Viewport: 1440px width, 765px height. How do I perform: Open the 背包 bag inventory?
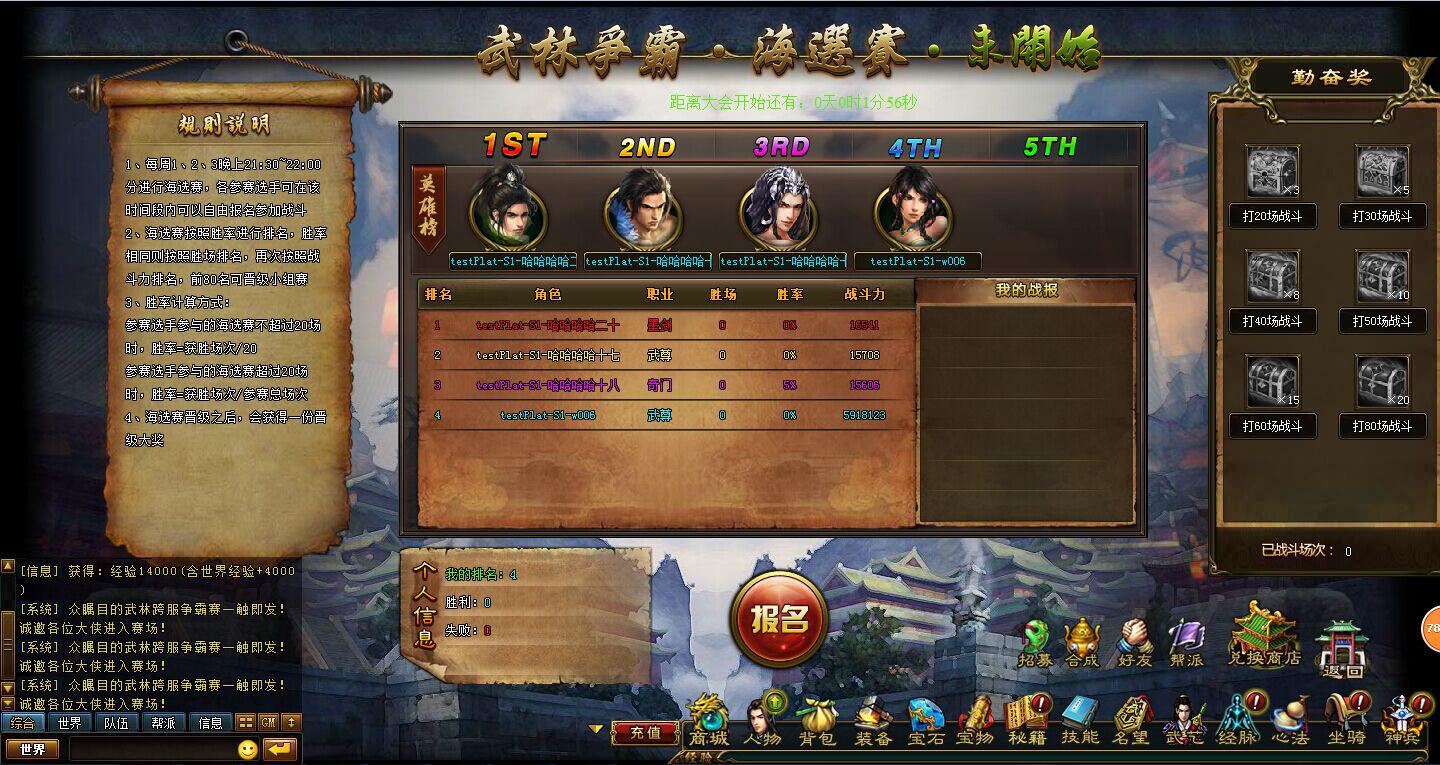(x=816, y=721)
